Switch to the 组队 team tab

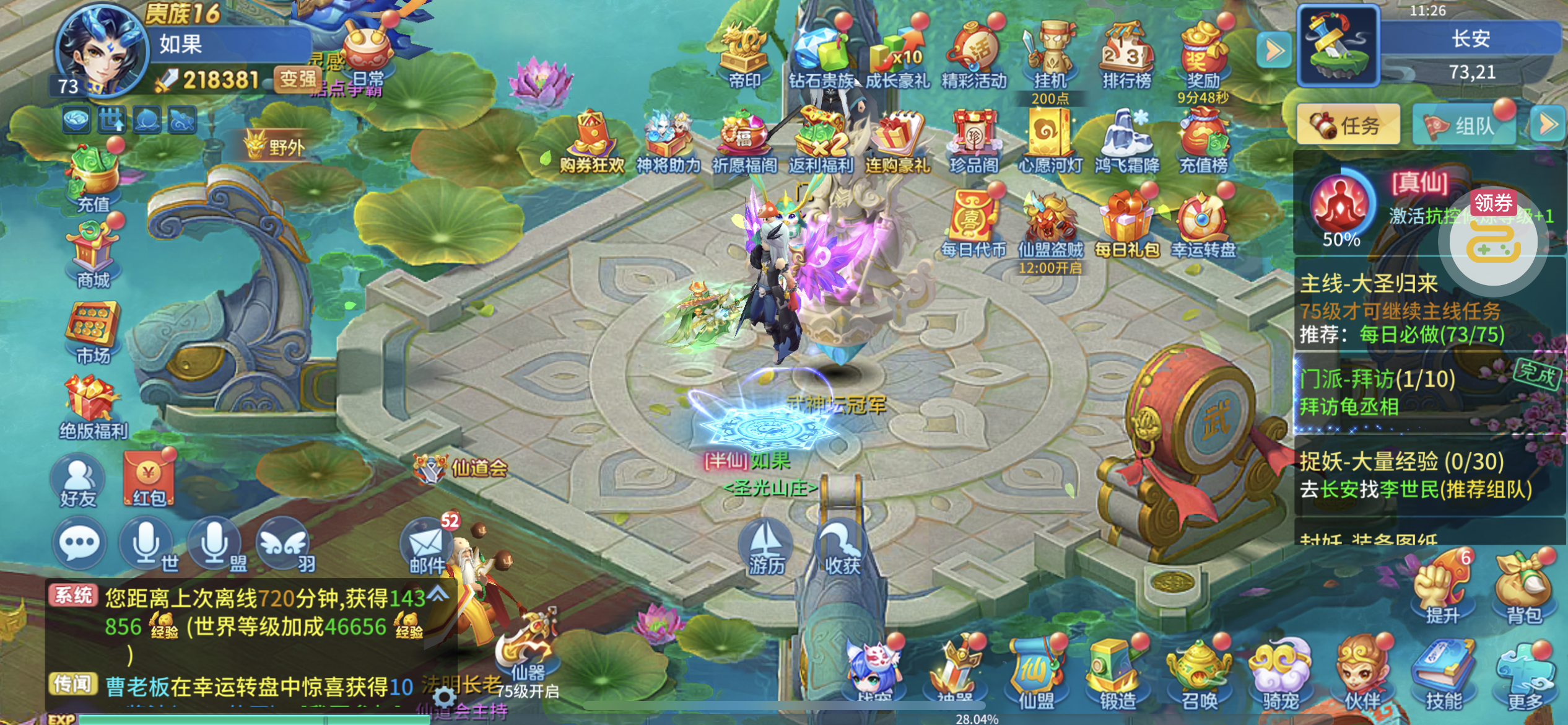[1464, 125]
